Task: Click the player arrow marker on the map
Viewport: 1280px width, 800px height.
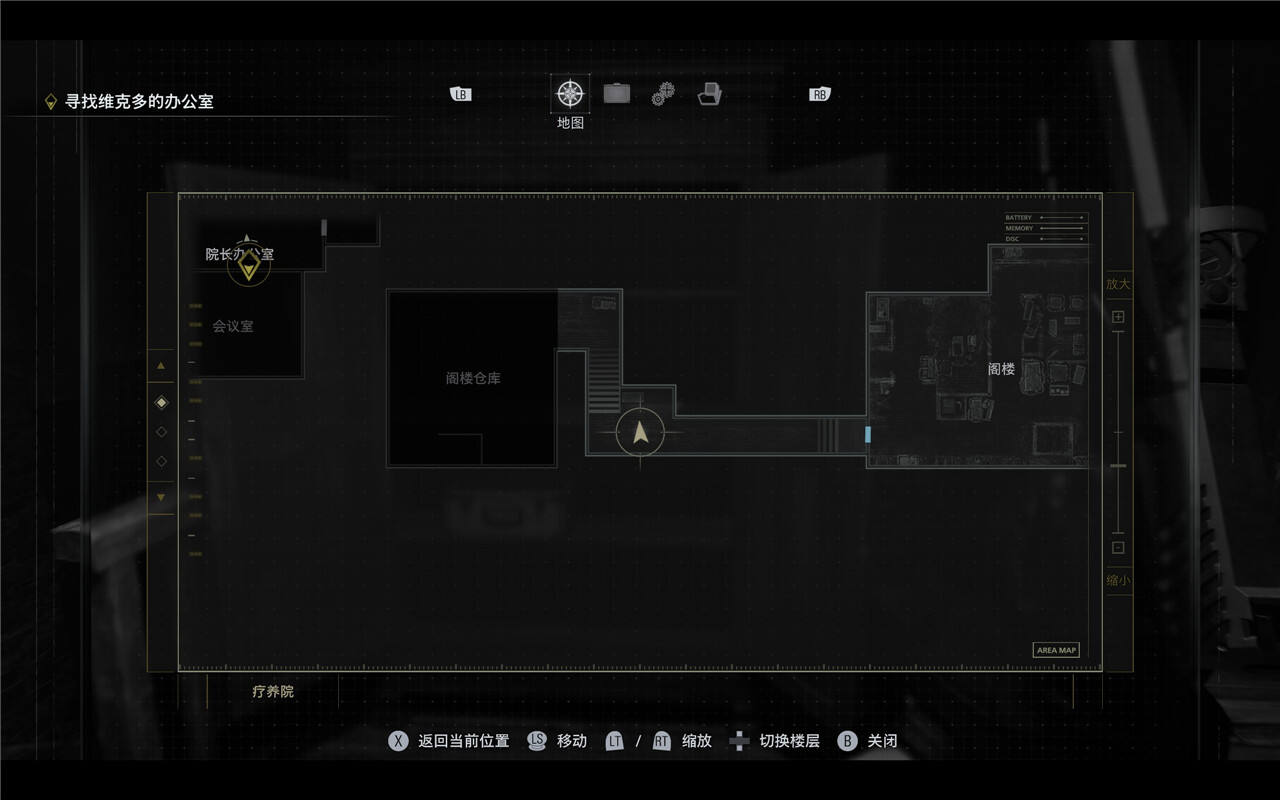Action: [x=640, y=433]
